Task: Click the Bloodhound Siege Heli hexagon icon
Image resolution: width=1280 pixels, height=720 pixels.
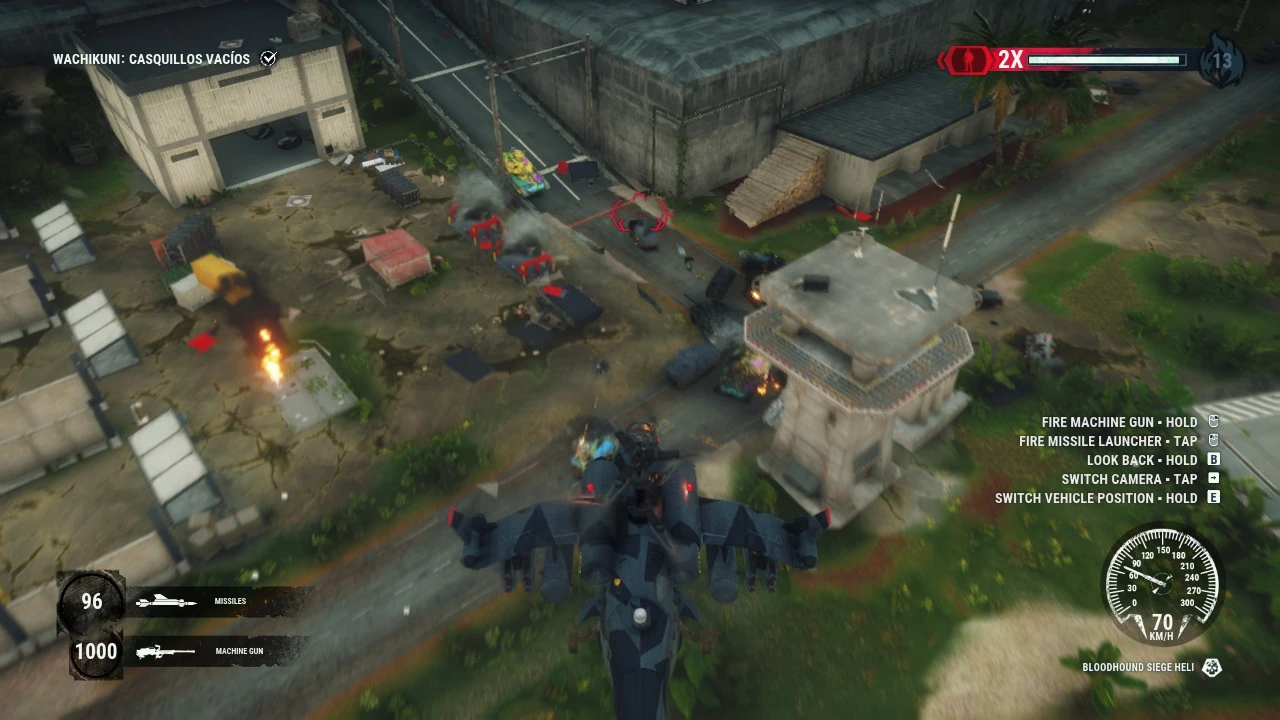Action: [x=1211, y=665]
